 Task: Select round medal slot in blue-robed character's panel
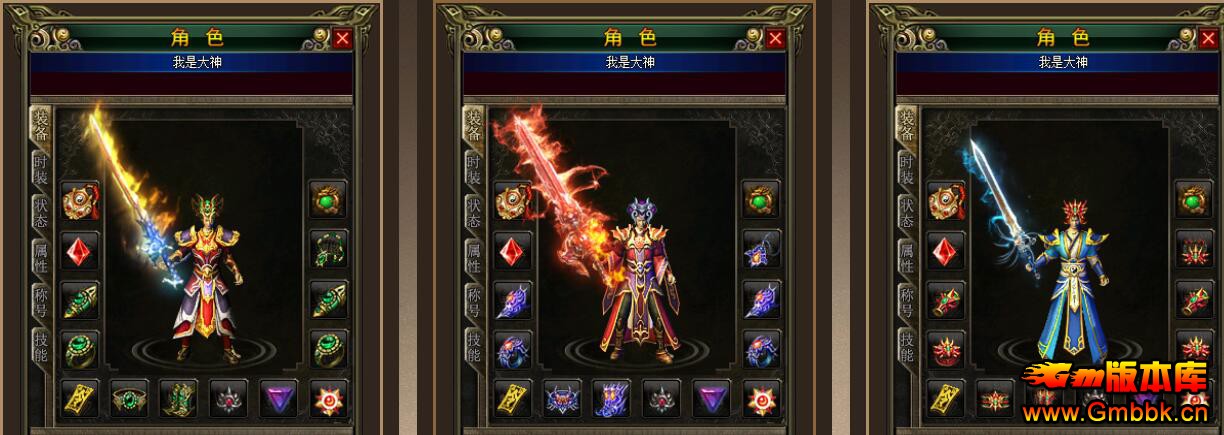[x=946, y=200]
